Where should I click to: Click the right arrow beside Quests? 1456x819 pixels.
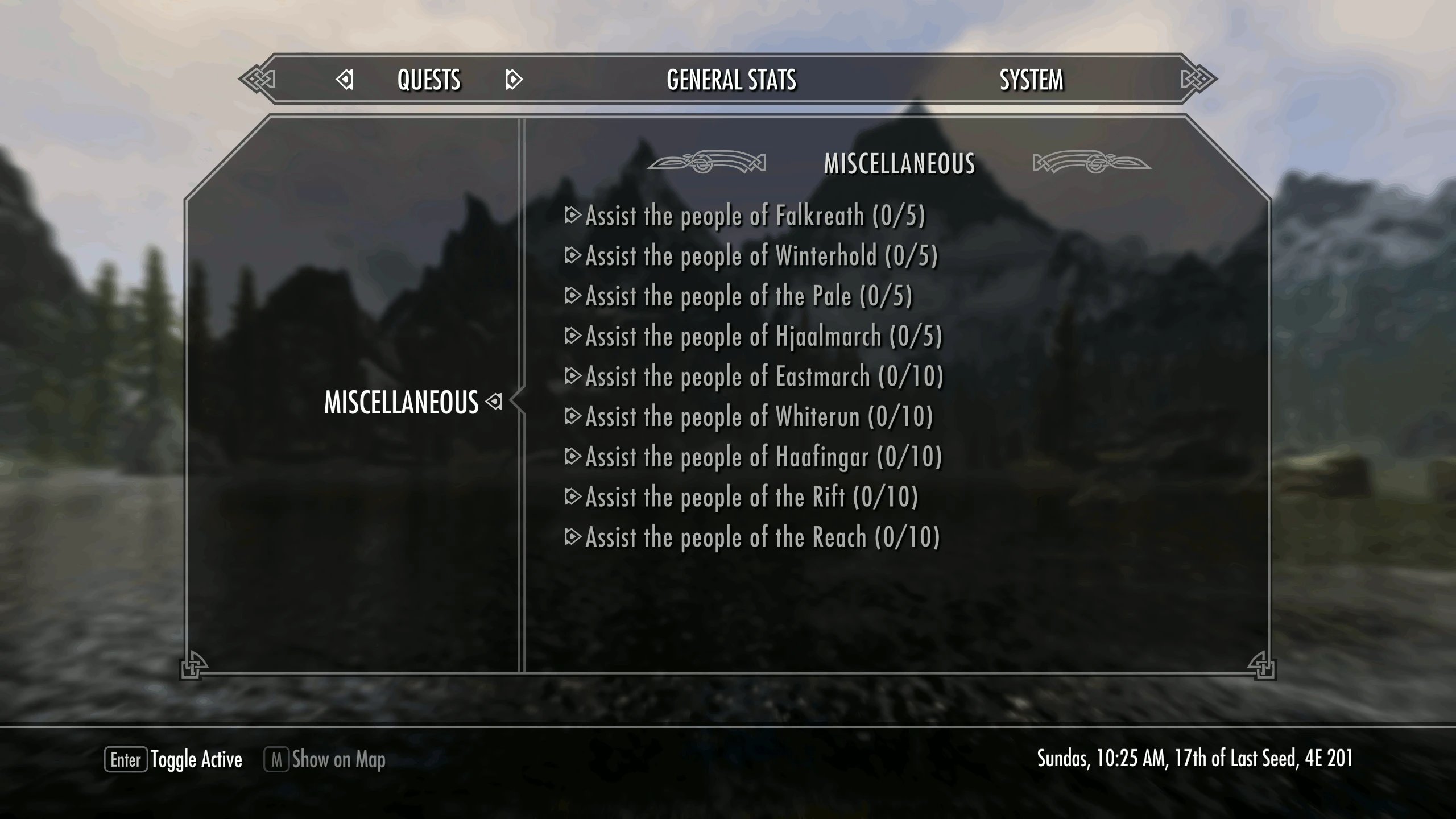pyautogui.click(x=513, y=80)
